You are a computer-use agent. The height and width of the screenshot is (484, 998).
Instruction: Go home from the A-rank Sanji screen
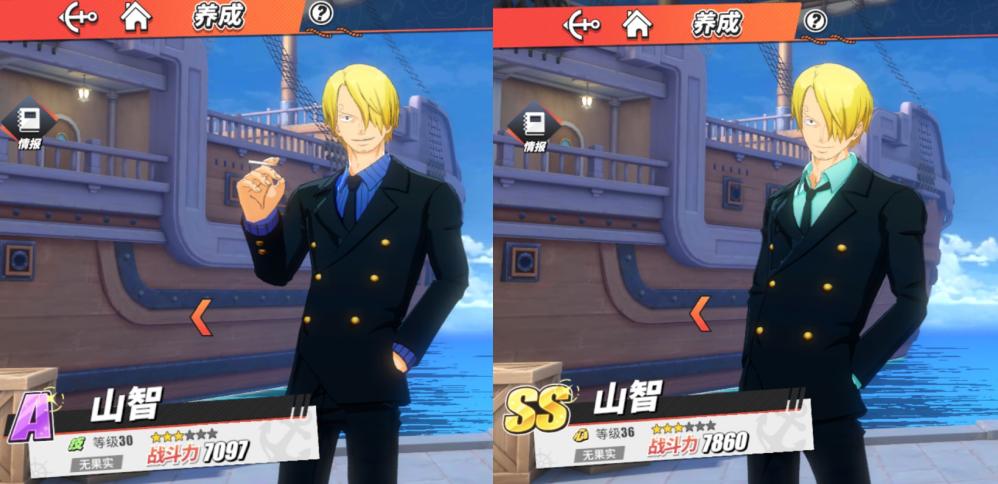(x=135, y=17)
